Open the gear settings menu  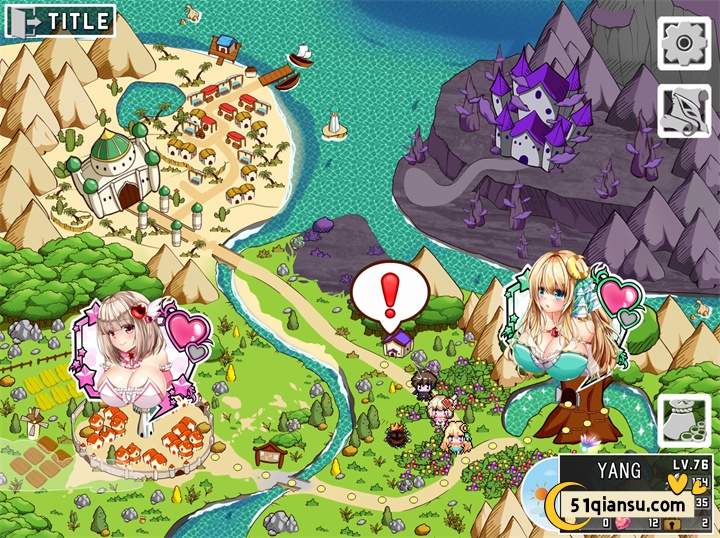pos(684,43)
